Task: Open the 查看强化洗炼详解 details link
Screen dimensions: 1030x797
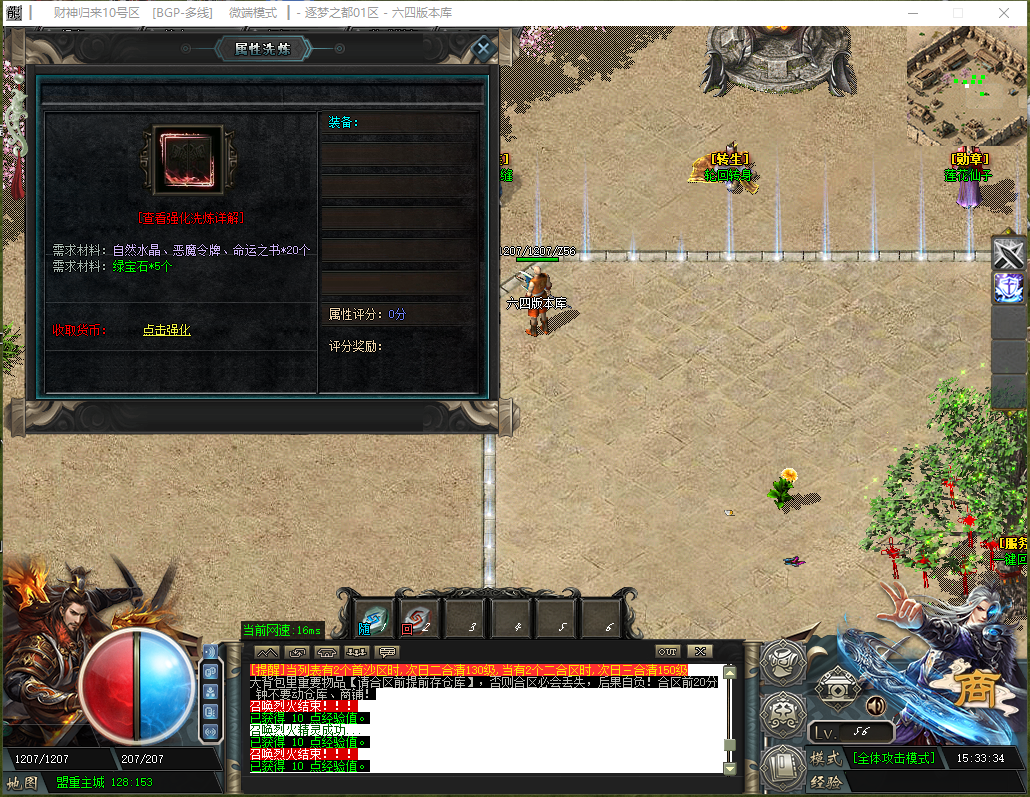Action: point(191,217)
